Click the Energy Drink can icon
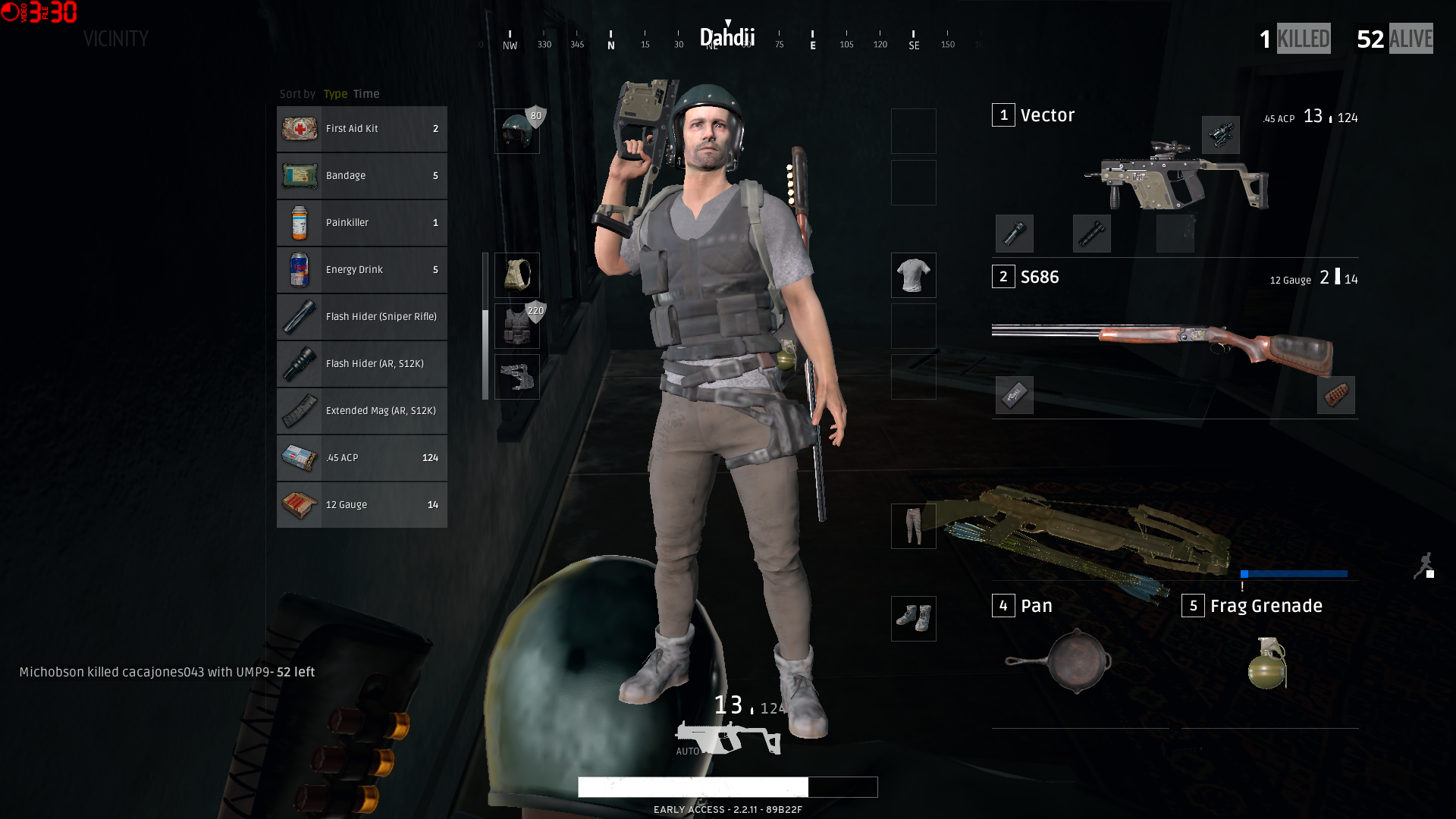The image size is (1456, 819). 299,269
